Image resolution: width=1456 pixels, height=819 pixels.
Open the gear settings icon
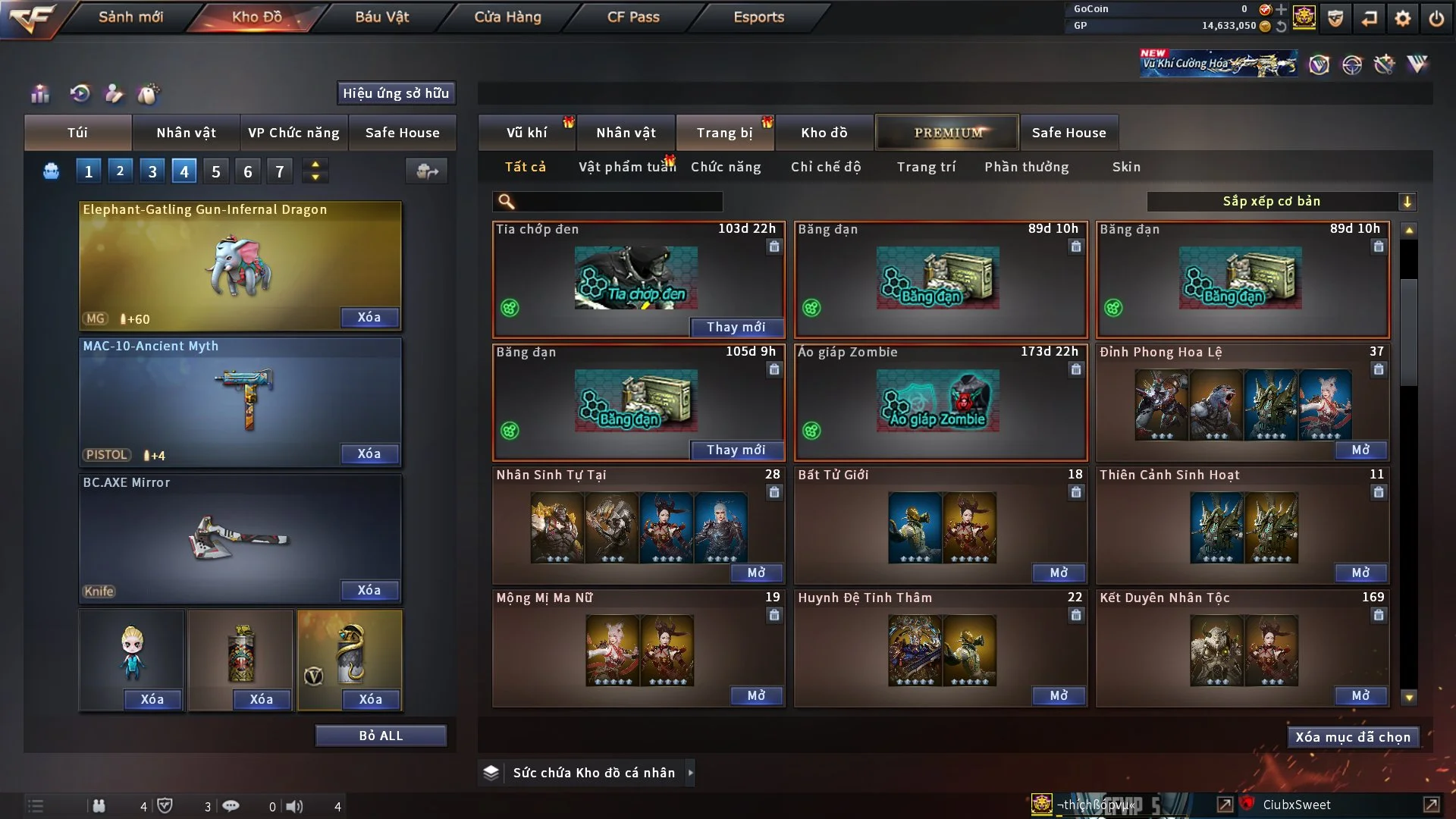(x=1403, y=18)
